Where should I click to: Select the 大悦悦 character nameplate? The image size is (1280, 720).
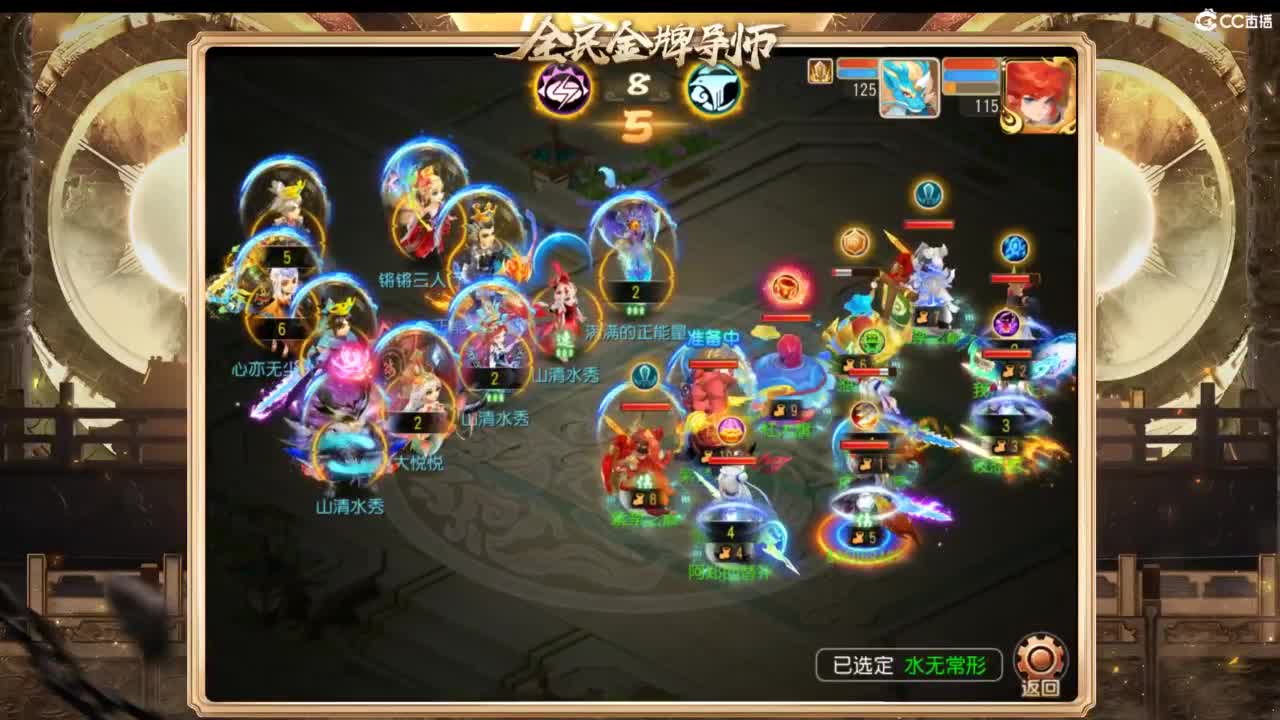point(420,462)
